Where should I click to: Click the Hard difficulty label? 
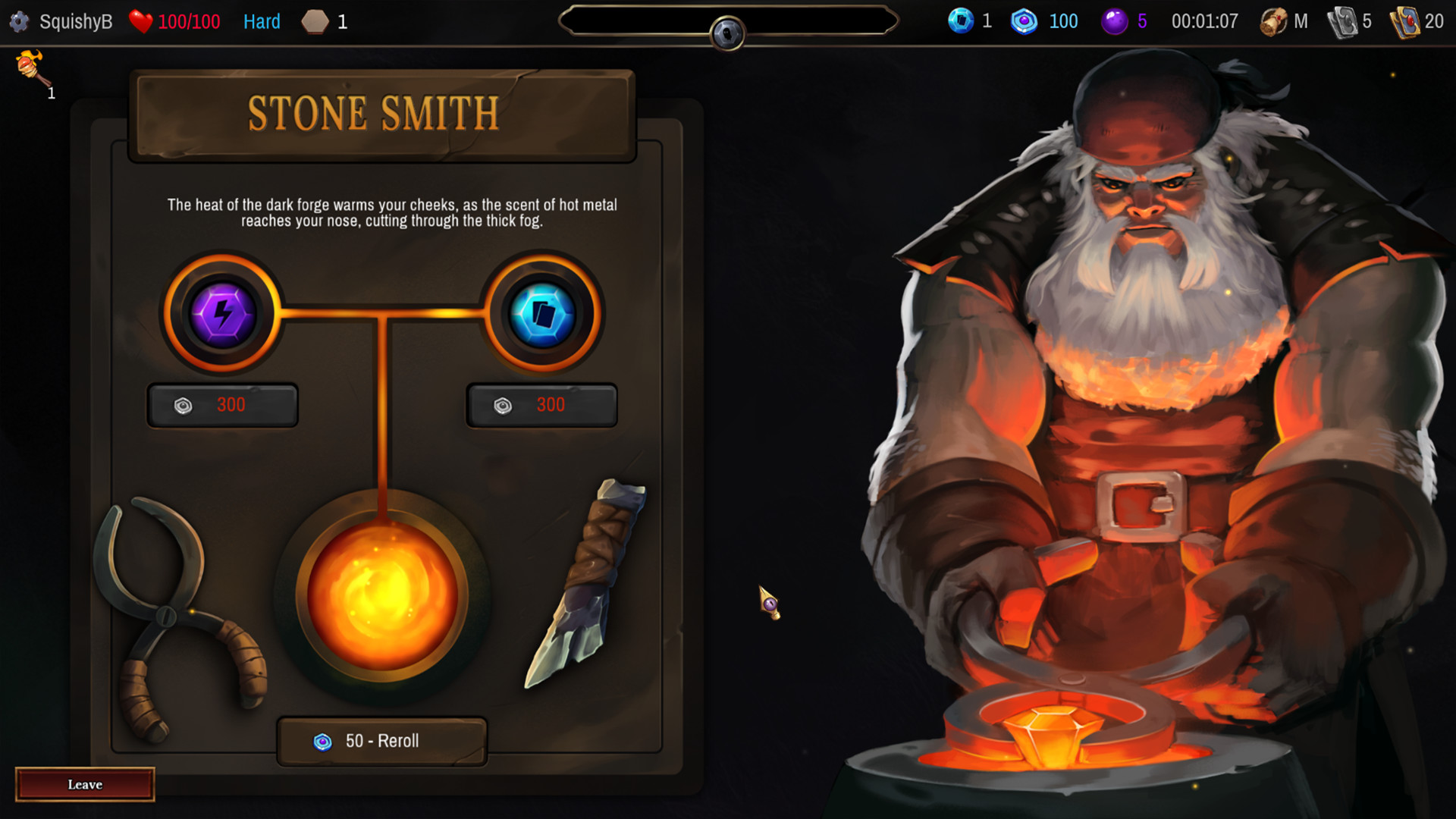pyautogui.click(x=261, y=21)
